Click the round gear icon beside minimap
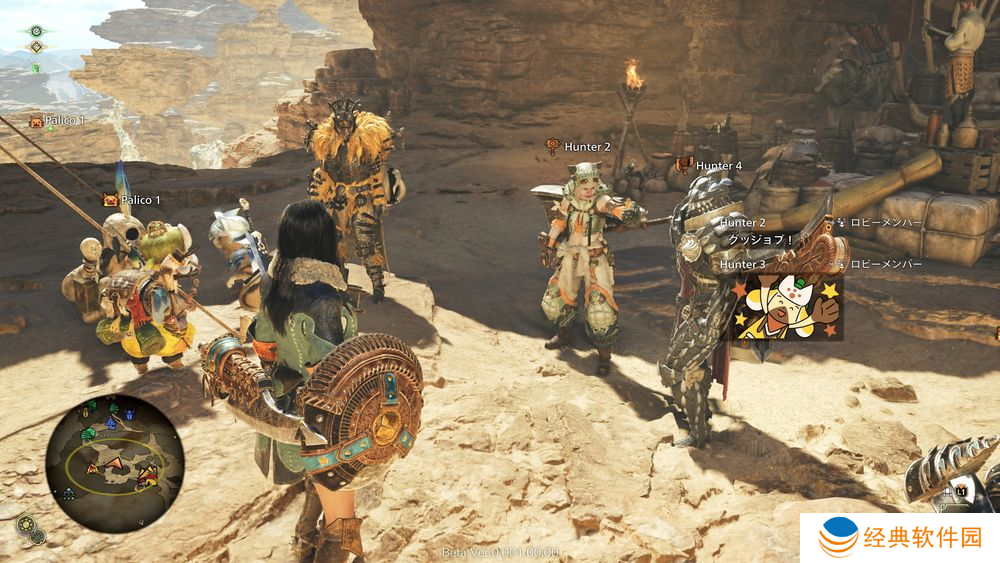1000x563 pixels. coord(28,524)
